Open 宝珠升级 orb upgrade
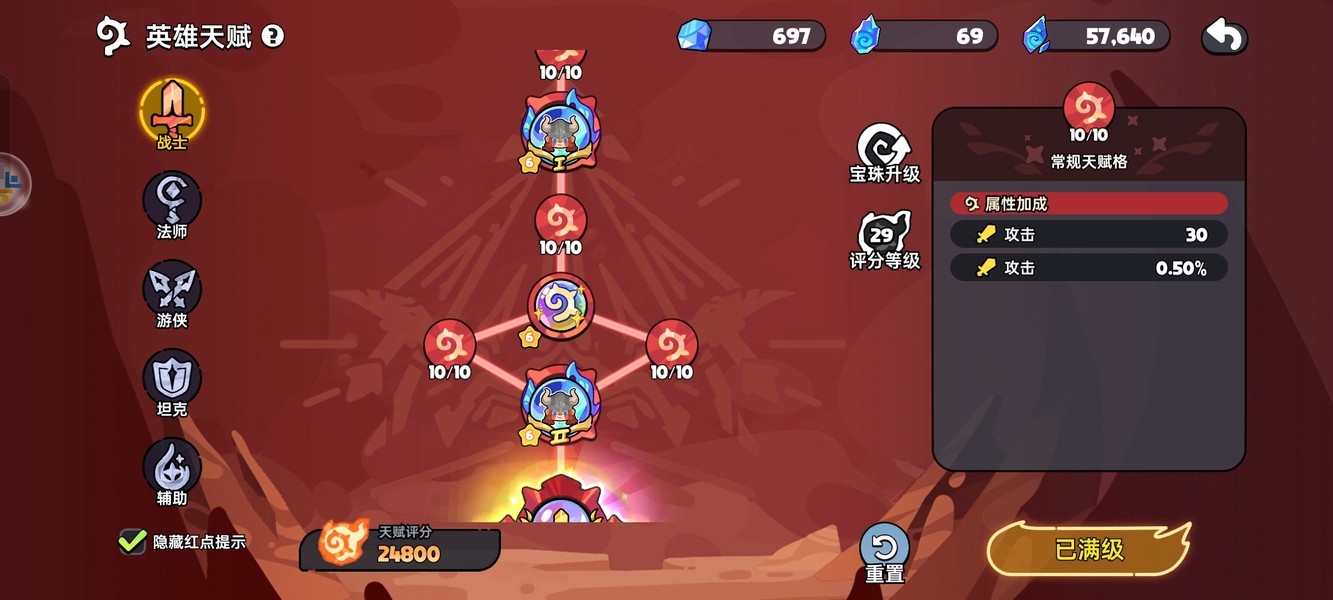The height and width of the screenshot is (600, 1333). pyautogui.click(x=884, y=150)
